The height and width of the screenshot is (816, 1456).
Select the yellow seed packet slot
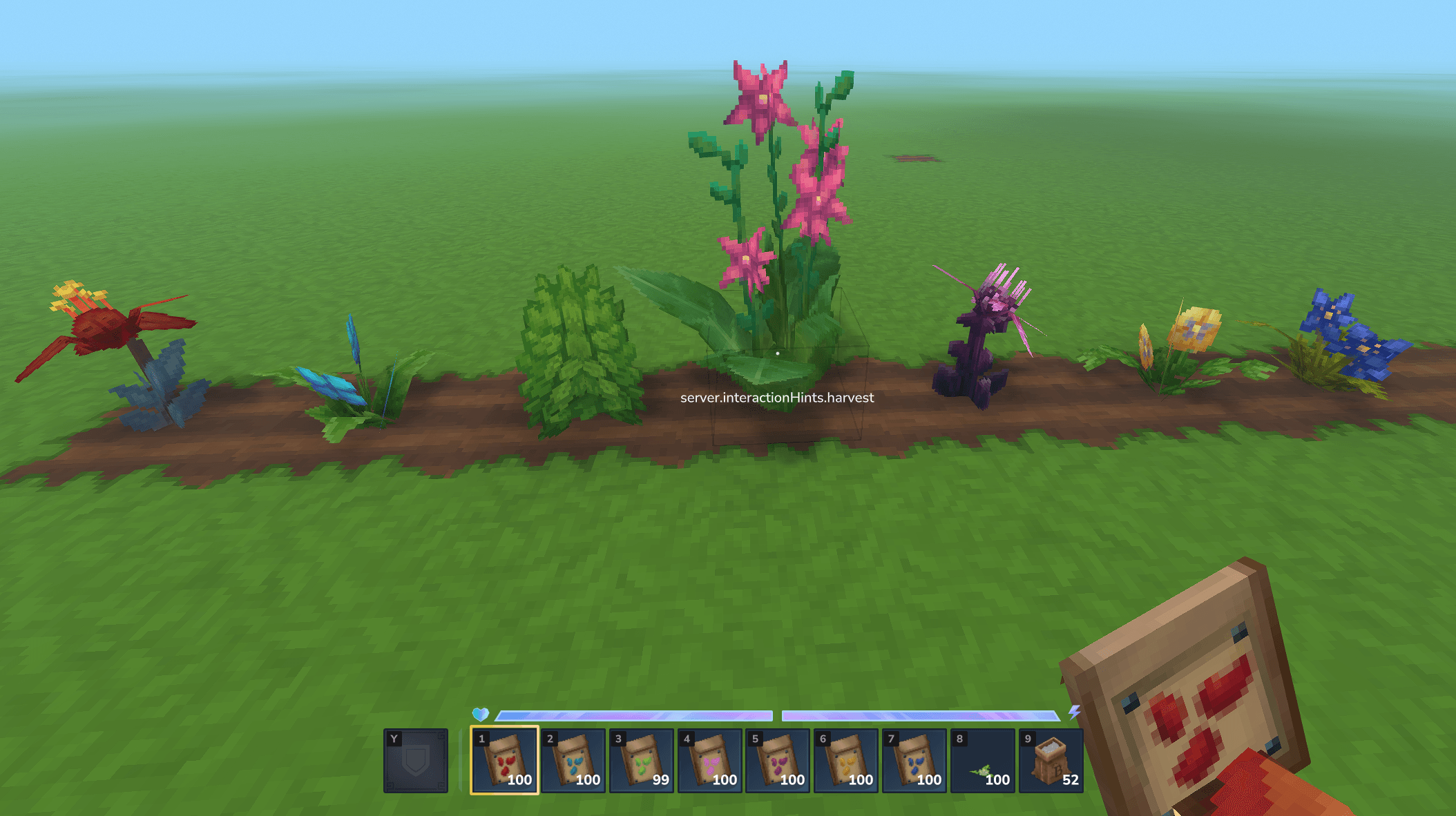coord(846,760)
